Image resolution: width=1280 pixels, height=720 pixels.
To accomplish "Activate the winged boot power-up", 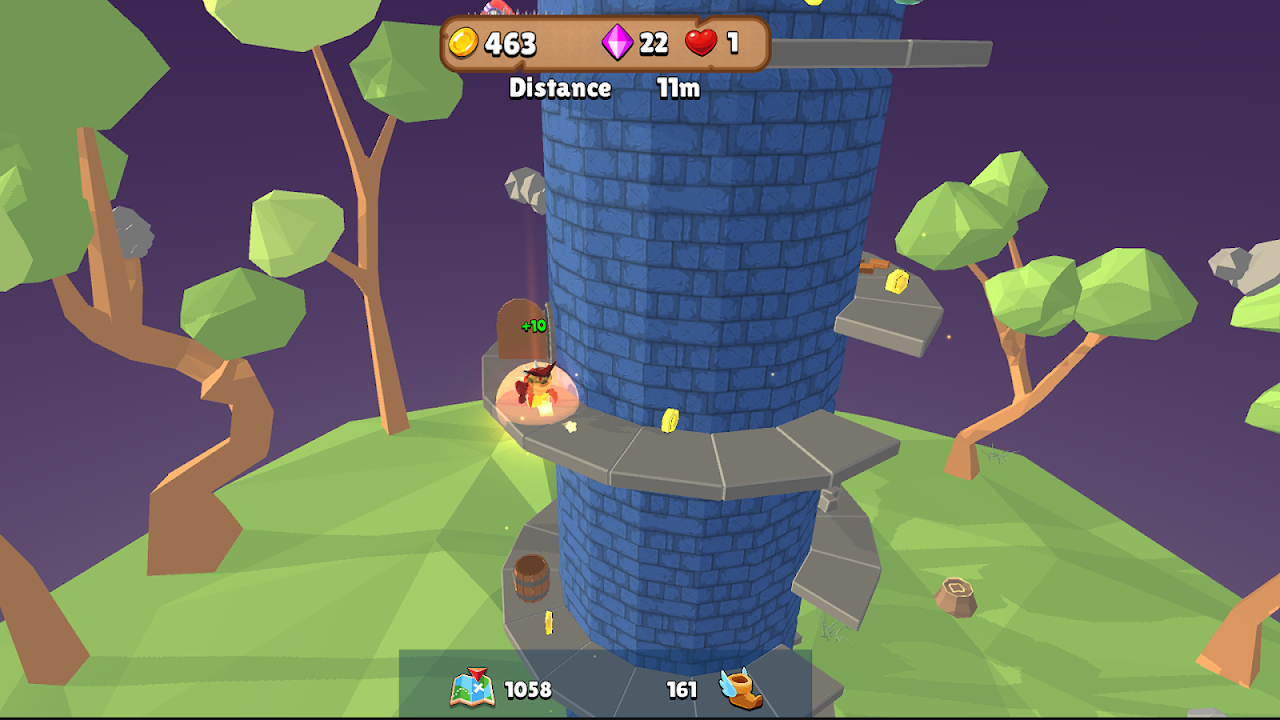I will click(741, 688).
